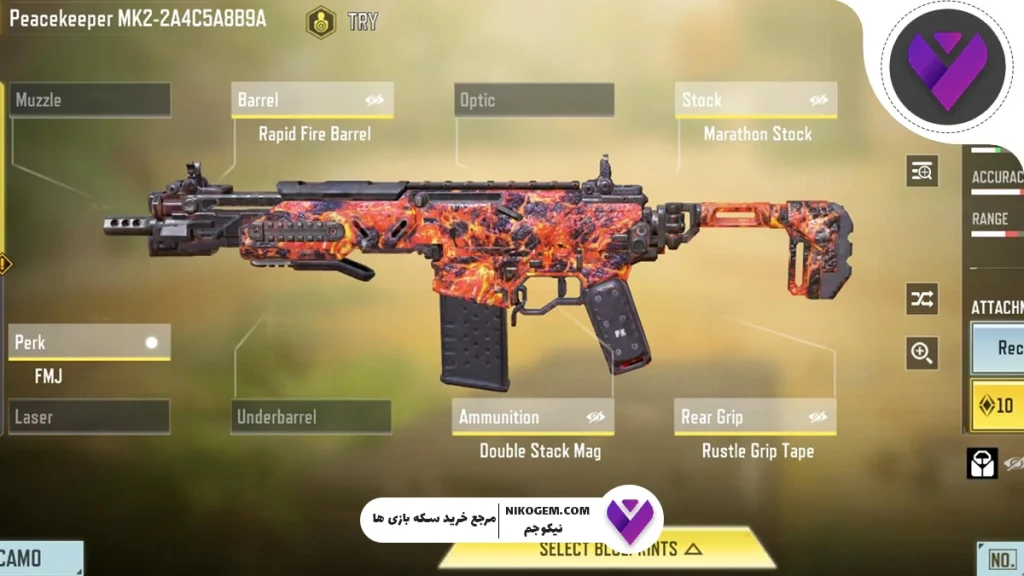The height and width of the screenshot is (576, 1024).
Task: Toggle visibility of the Rear Grip attachment
Action: 818,417
